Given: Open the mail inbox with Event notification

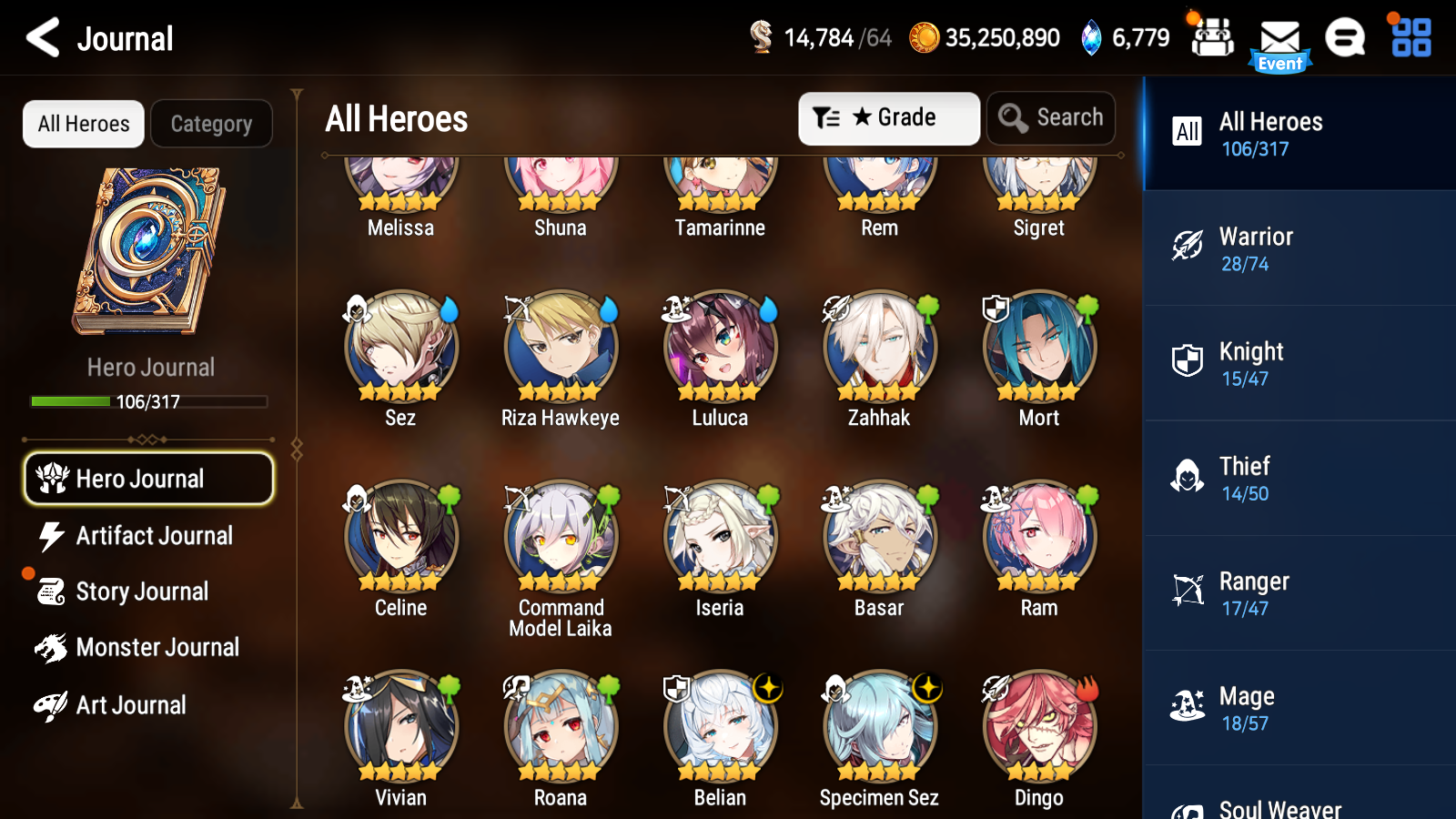Looking at the screenshot, I should [1280, 38].
